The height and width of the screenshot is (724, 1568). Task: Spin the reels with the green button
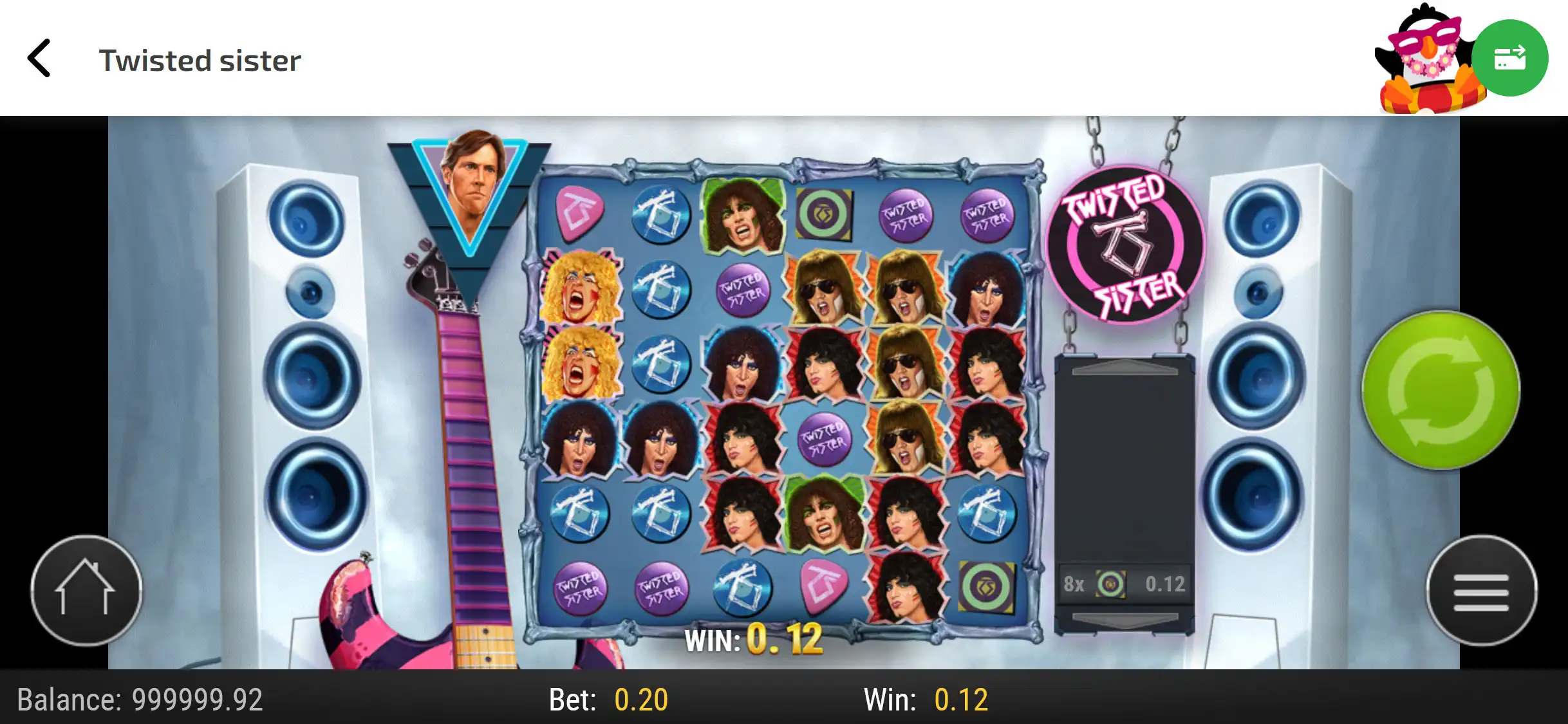pos(1441,390)
